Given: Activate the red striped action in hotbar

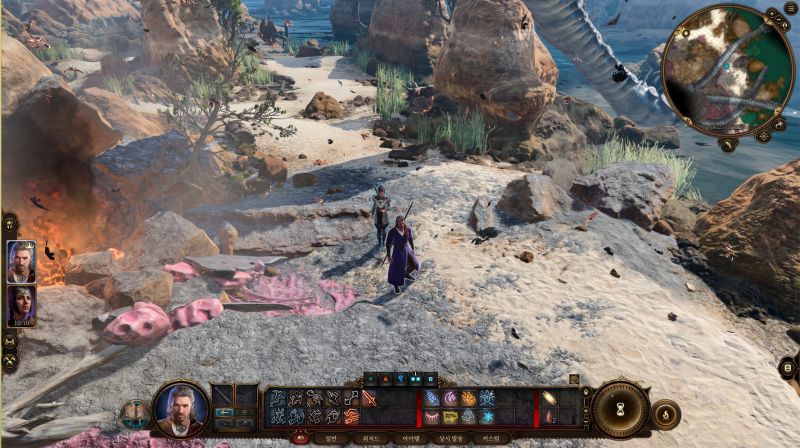Looking at the screenshot, I should (x=351, y=416).
